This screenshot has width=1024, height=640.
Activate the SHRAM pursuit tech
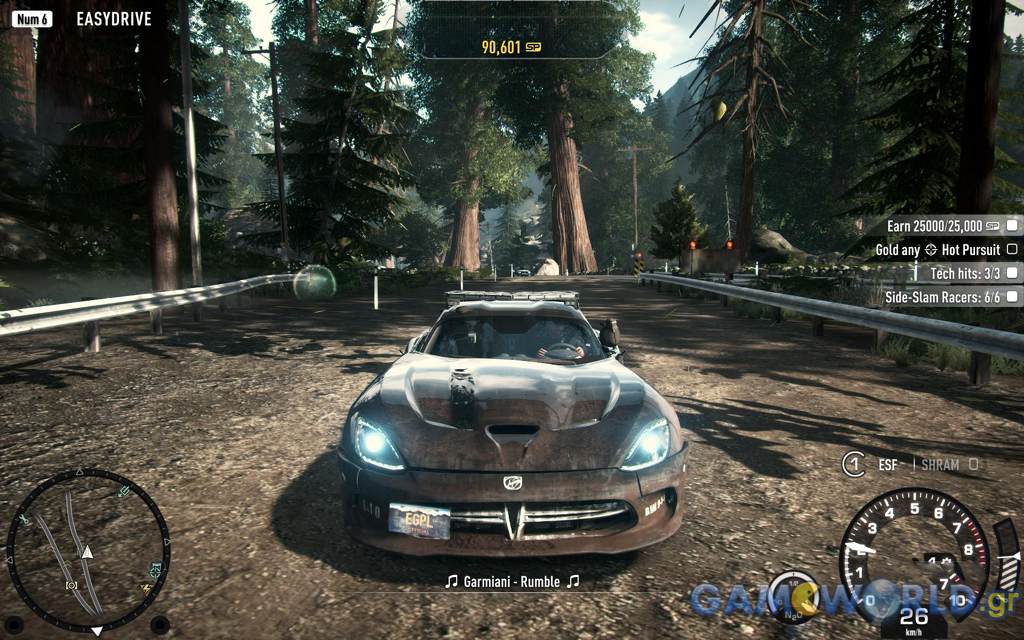pyautogui.click(x=940, y=464)
